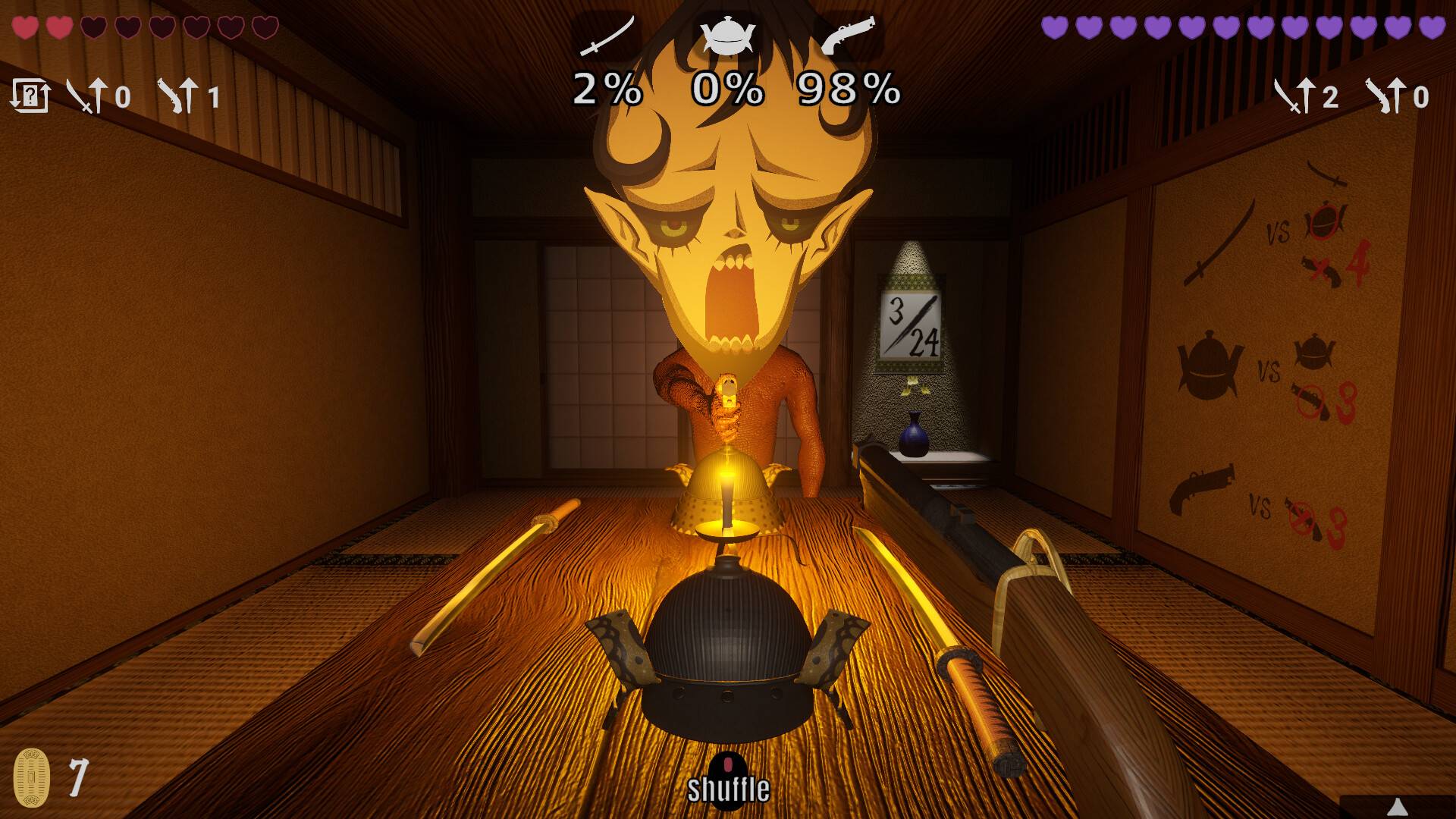Toggle the first purple heart of the demon's health

click(x=1053, y=27)
